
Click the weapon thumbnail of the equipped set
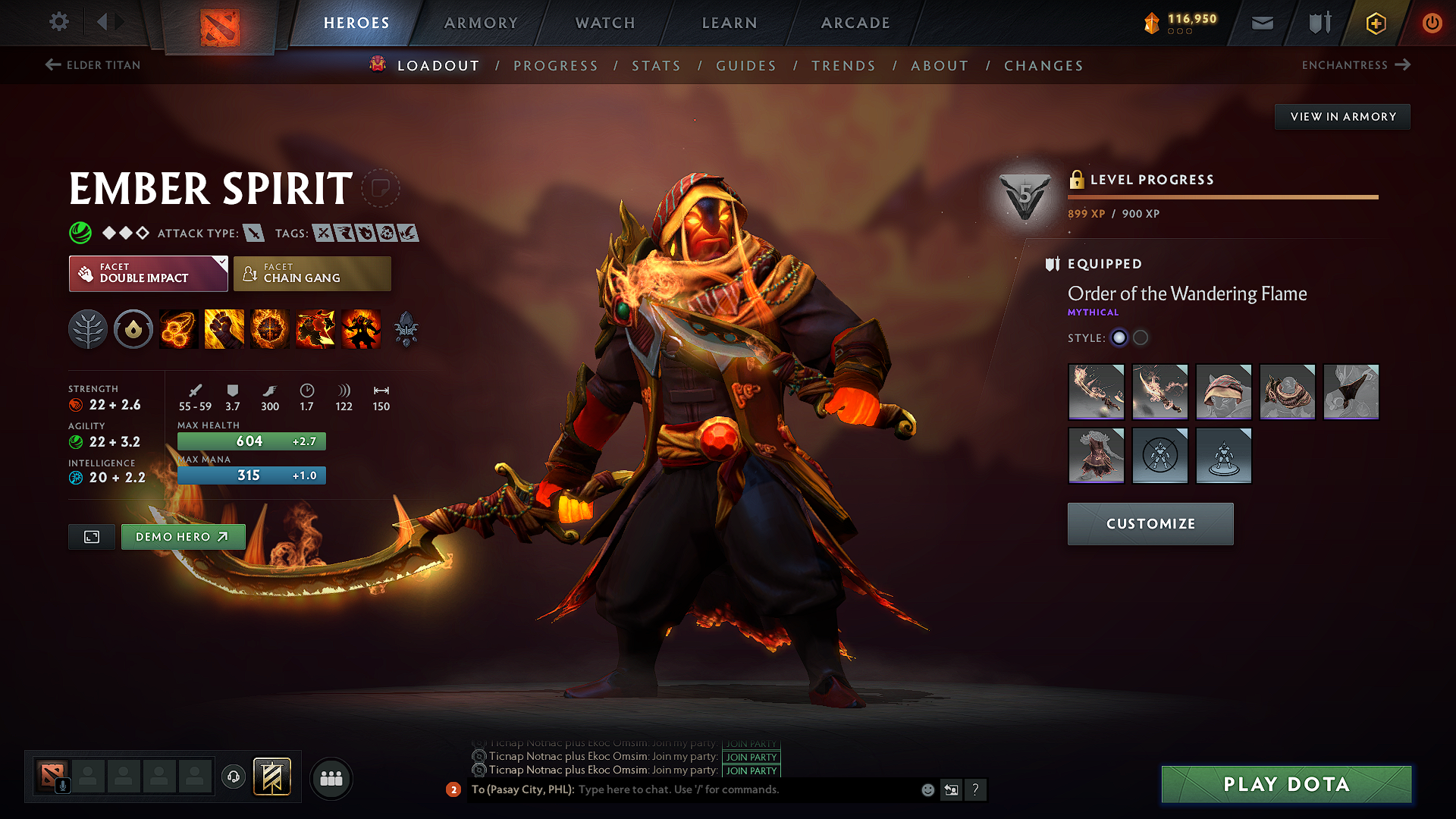pos(1097,392)
